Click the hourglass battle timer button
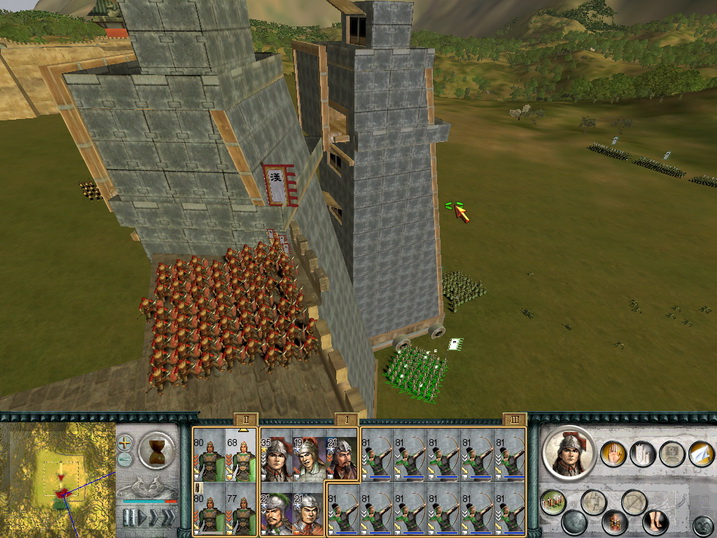 click(157, 446)
